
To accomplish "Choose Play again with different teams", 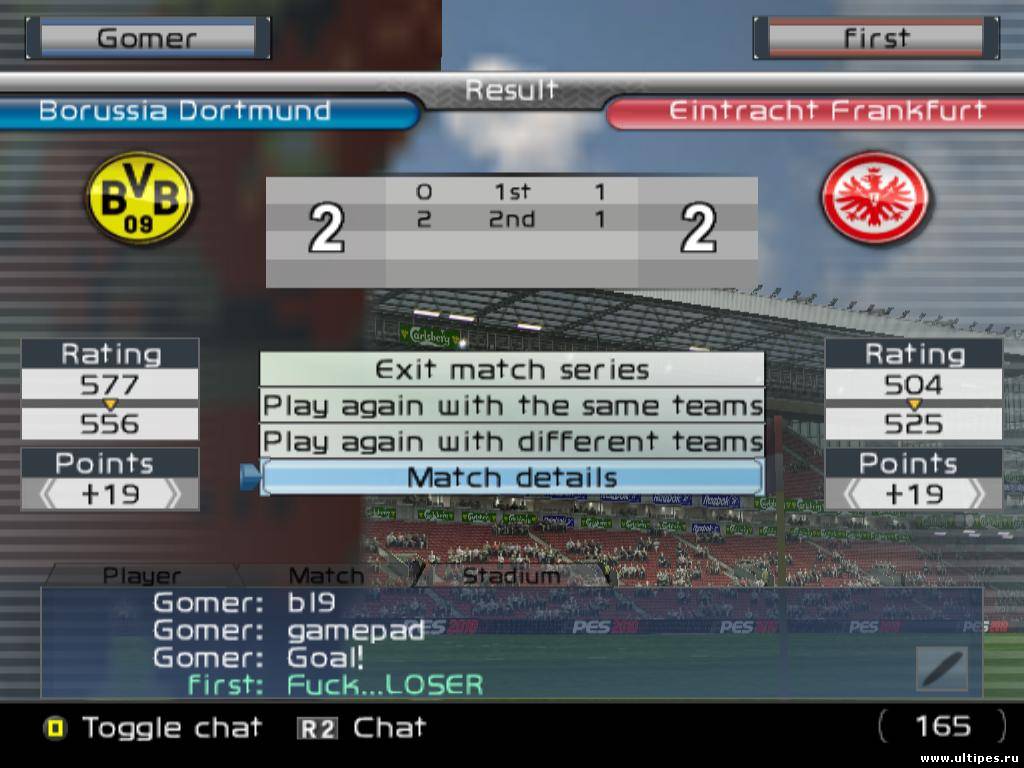I will (x=511, y=441).
